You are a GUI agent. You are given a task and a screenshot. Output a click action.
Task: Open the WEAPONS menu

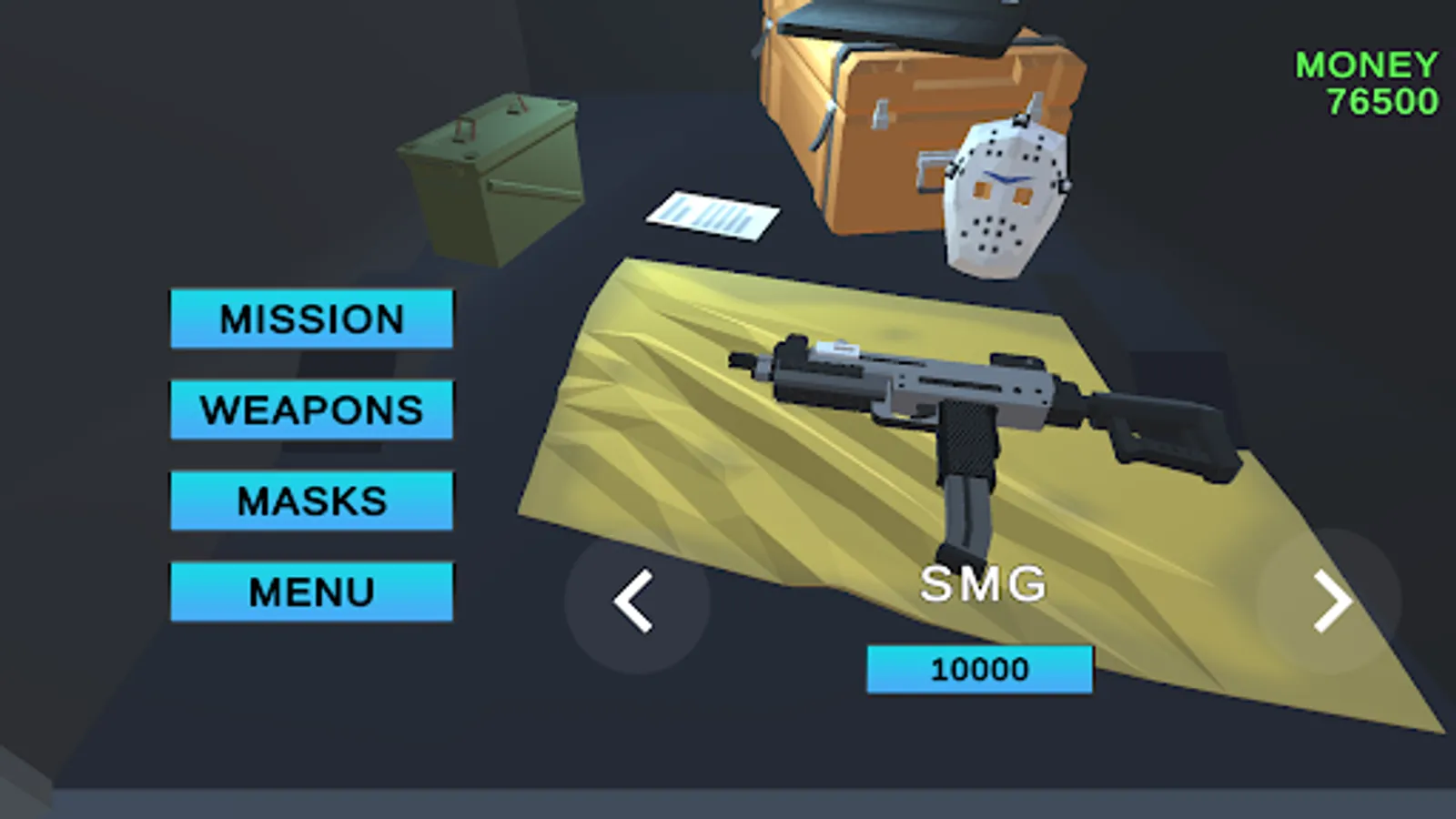[x=311, y=410]
